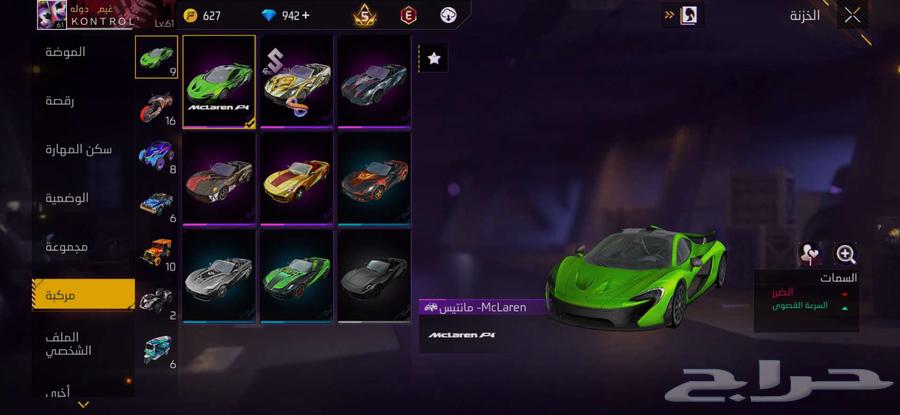This screenshot has width=900, height=415.
Task: Pick the silver sports car skin
Action: pos(219,275)
